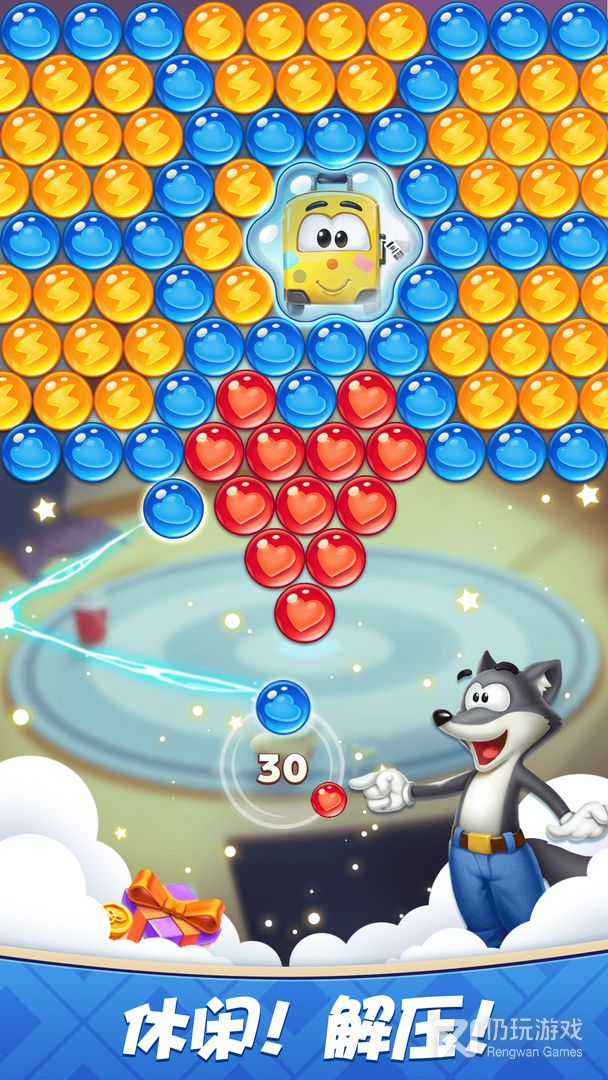Tap the loaded blue bubble in the launcher
Screen dimensions: 608x1080
[282, 706]
